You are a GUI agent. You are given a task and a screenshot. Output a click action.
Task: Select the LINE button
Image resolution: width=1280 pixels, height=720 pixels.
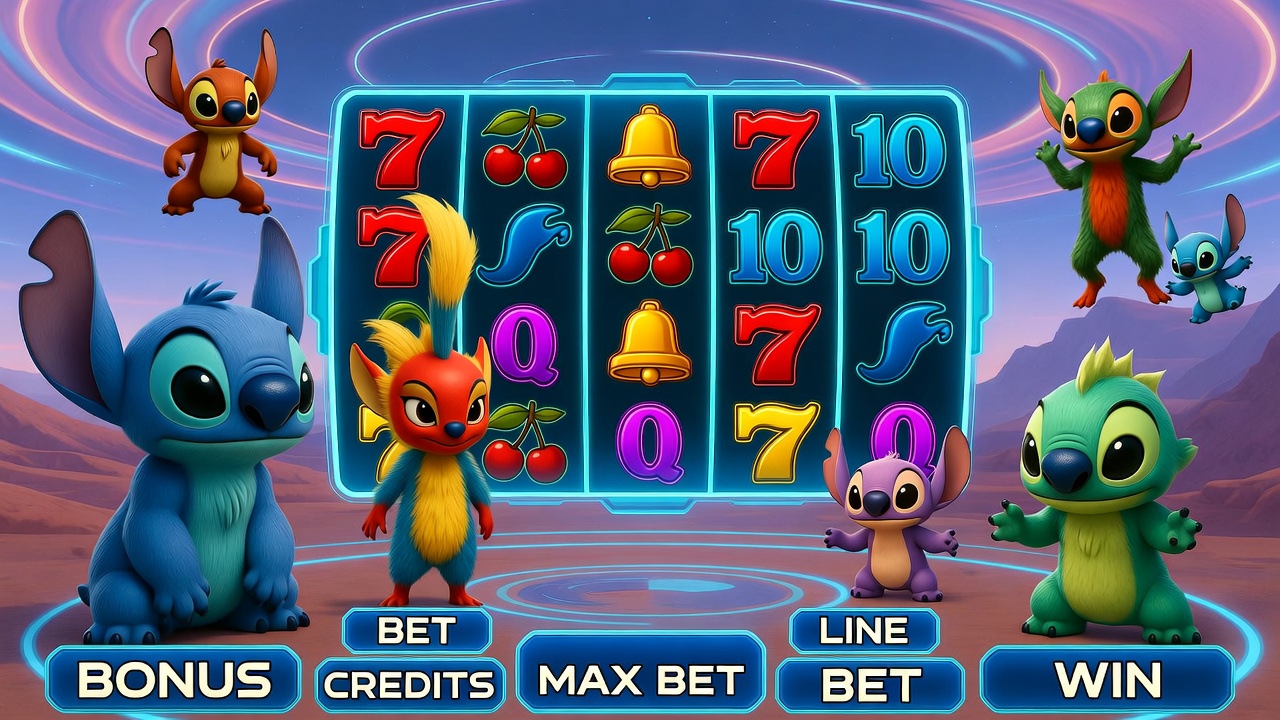pos(864,630)
